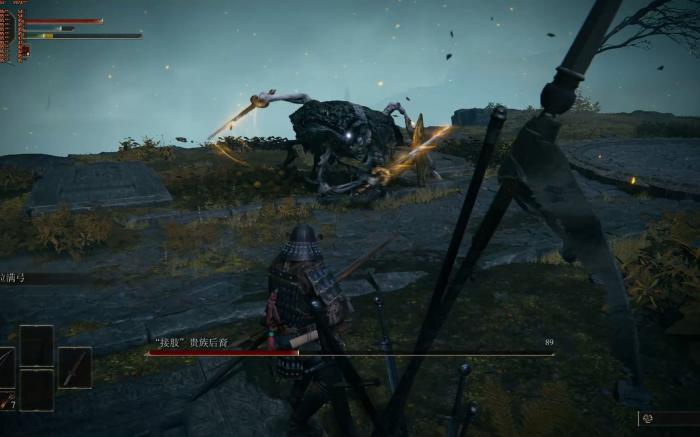700x437 pixels.
Task: Click the skull icon in the notification bar
Action: [x=648, y=418]
